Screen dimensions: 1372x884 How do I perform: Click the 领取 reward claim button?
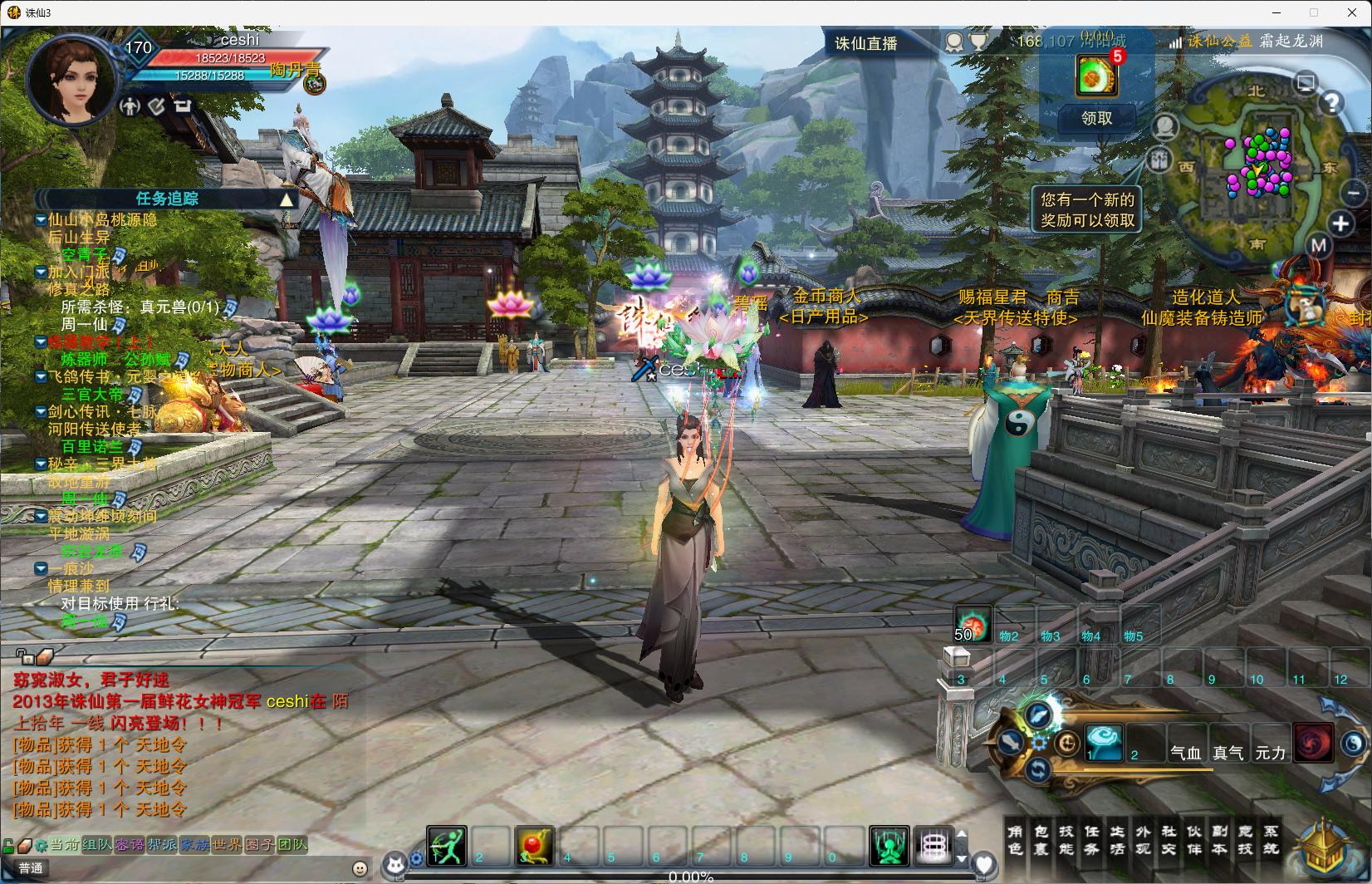pyautogui.click(x=1096, y=119)
